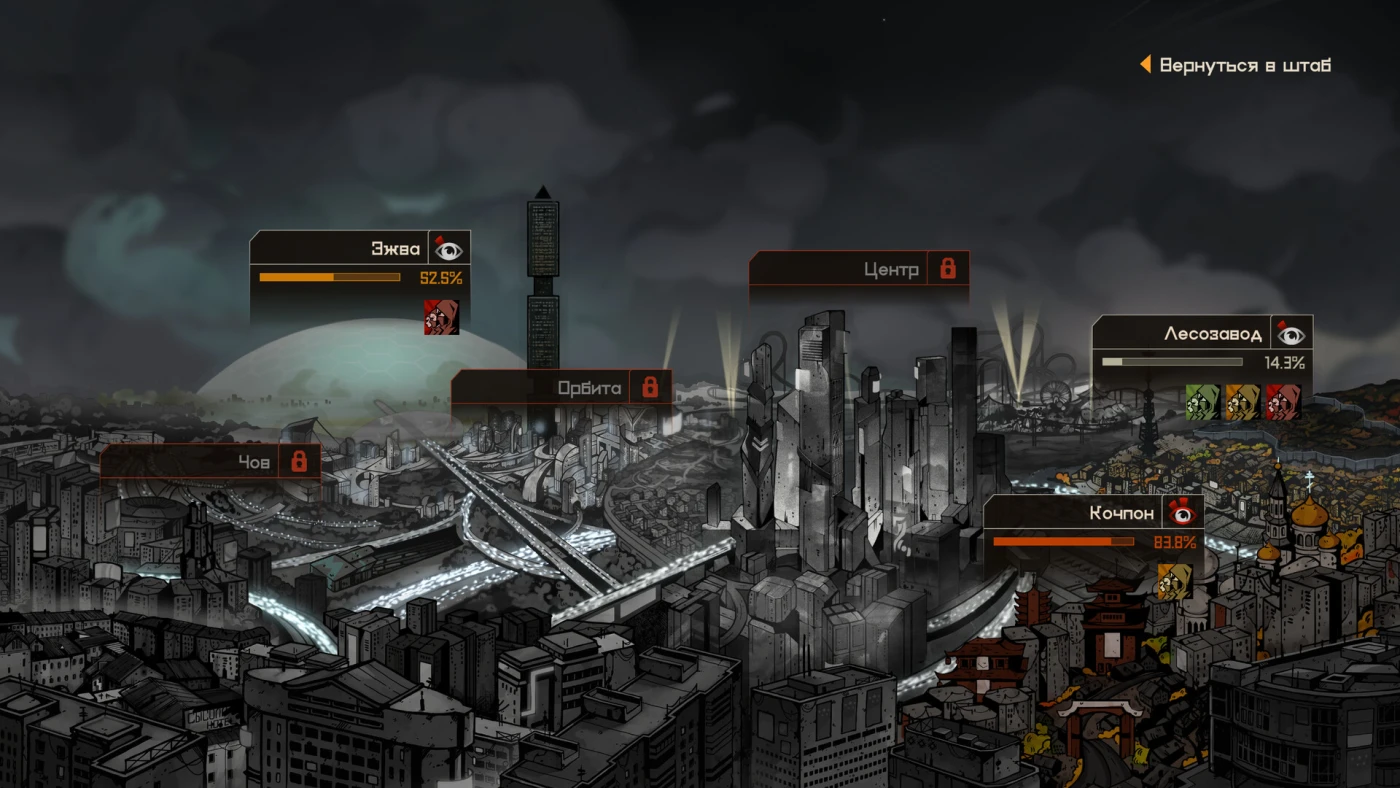Click the padlock icon on Орбита
Screen dimensions: 1400x788
pyautogui.click(x=650, y=387)
